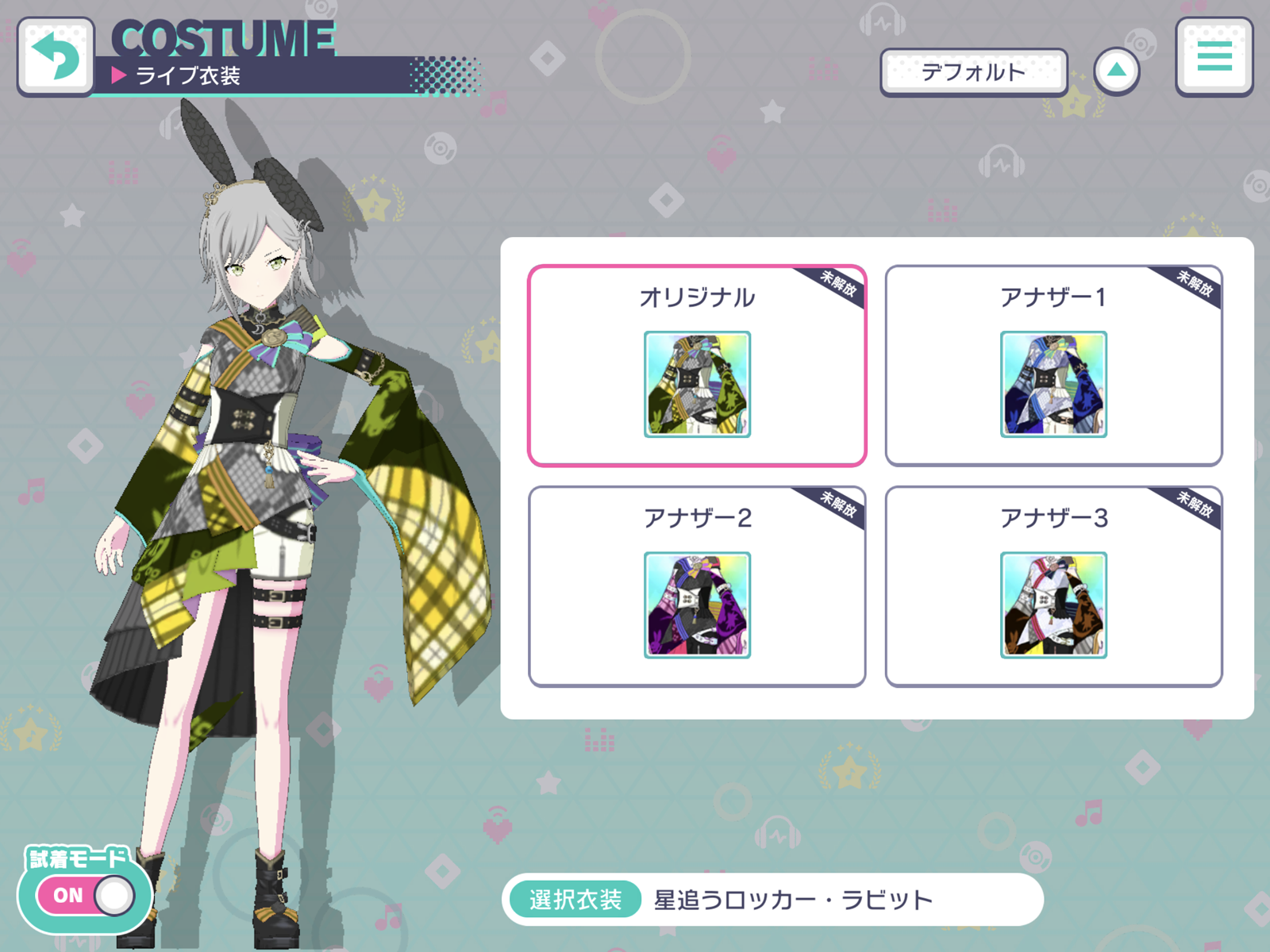This screenshot has width=1270, height=952.
Task: Select the アナザー2 costume thumbnail icon
Action: [x=696, y=605]
